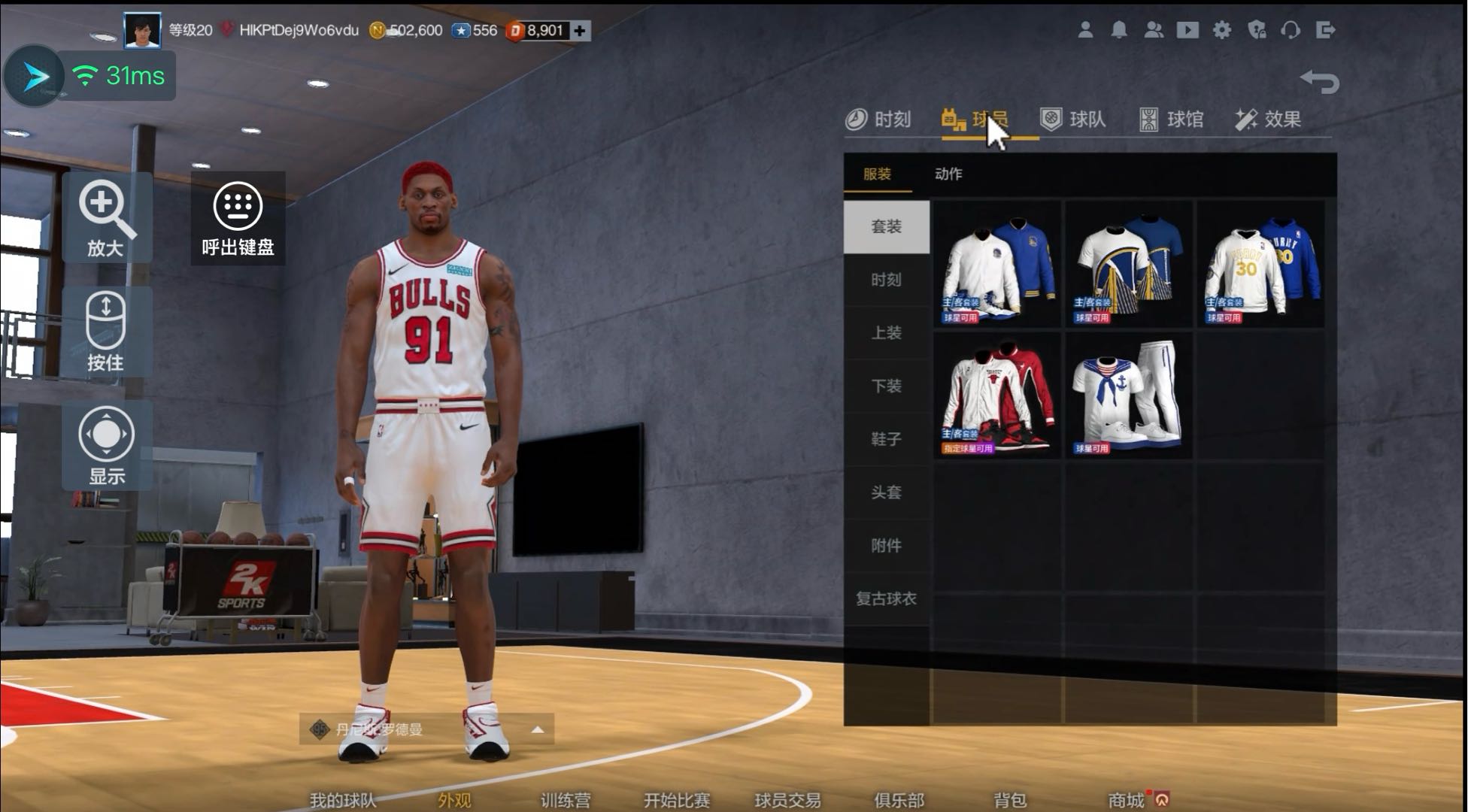Open the notifications bell icon
Viewport: 1468px width, 812px height.
[x=1119, y=30]
